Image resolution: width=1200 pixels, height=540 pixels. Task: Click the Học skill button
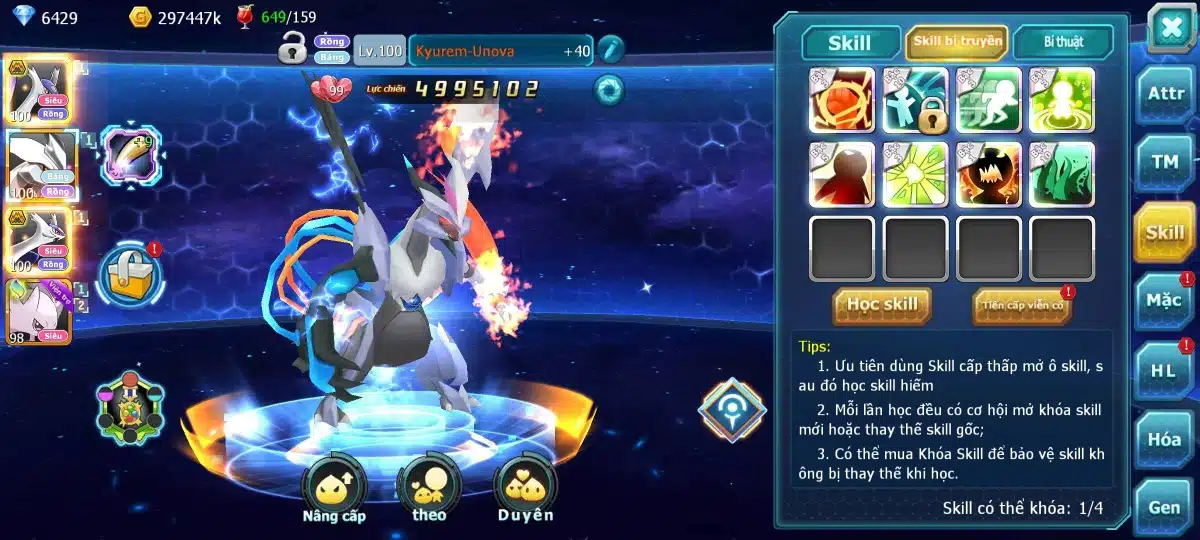pyautogui.click(x=882, y=305)
